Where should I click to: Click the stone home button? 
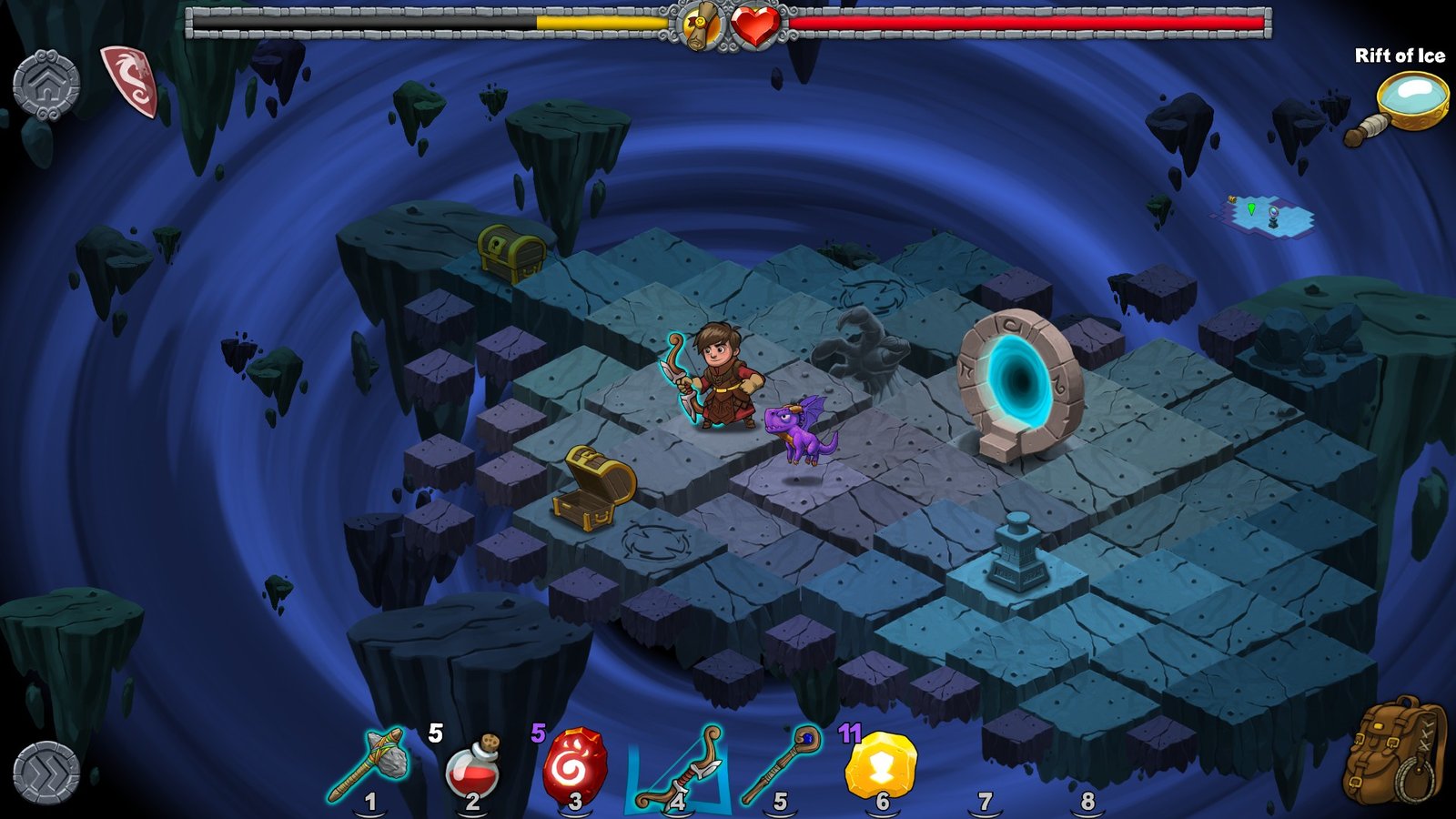(x=46, y=84)
